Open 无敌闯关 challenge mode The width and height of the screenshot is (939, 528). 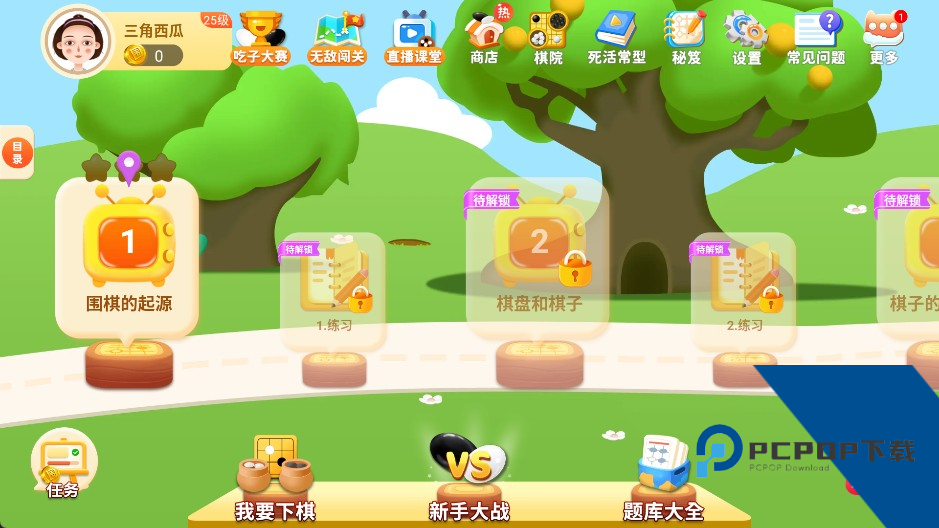[x=337, y=37]
